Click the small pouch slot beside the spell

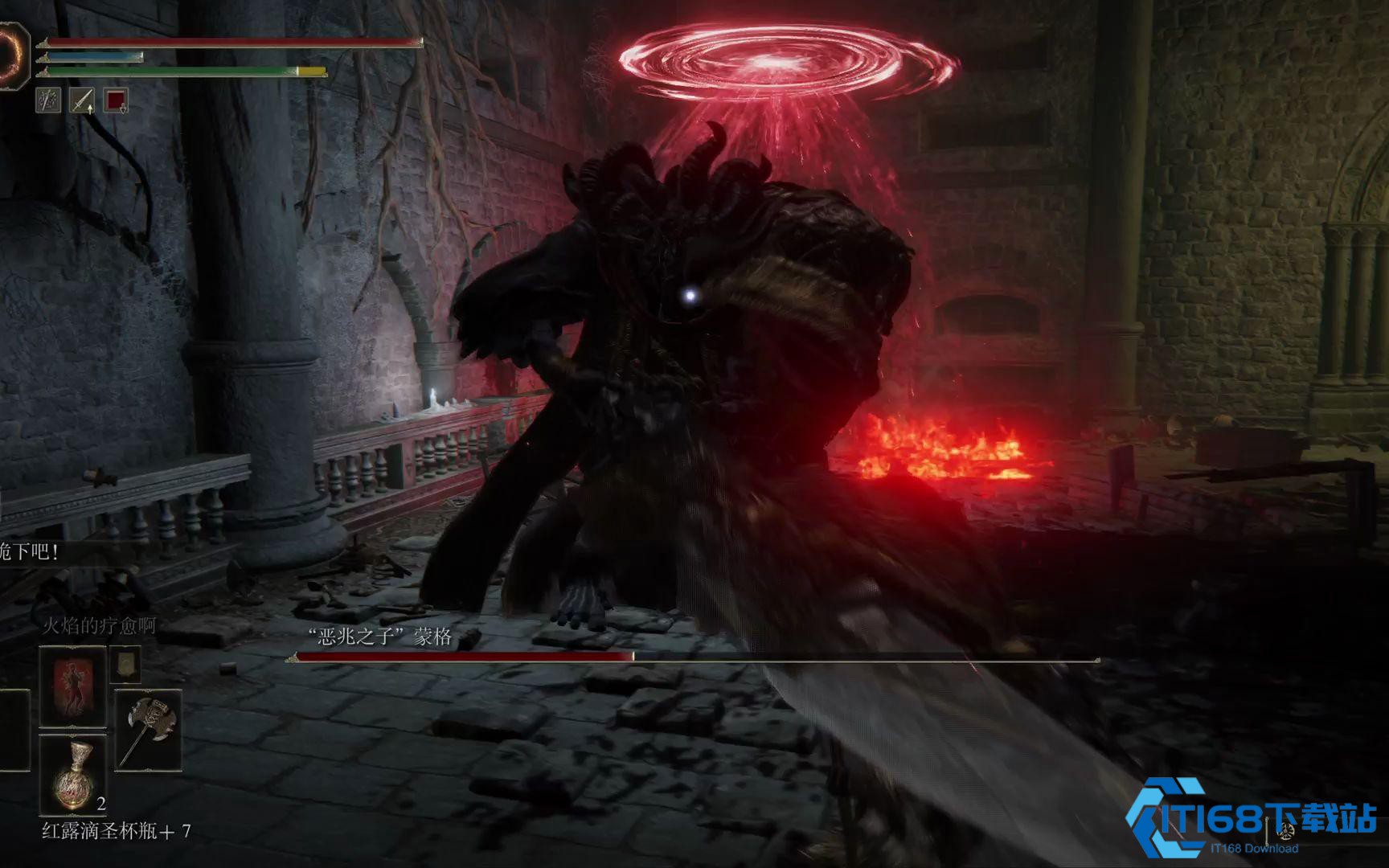[x=125, y=665]
